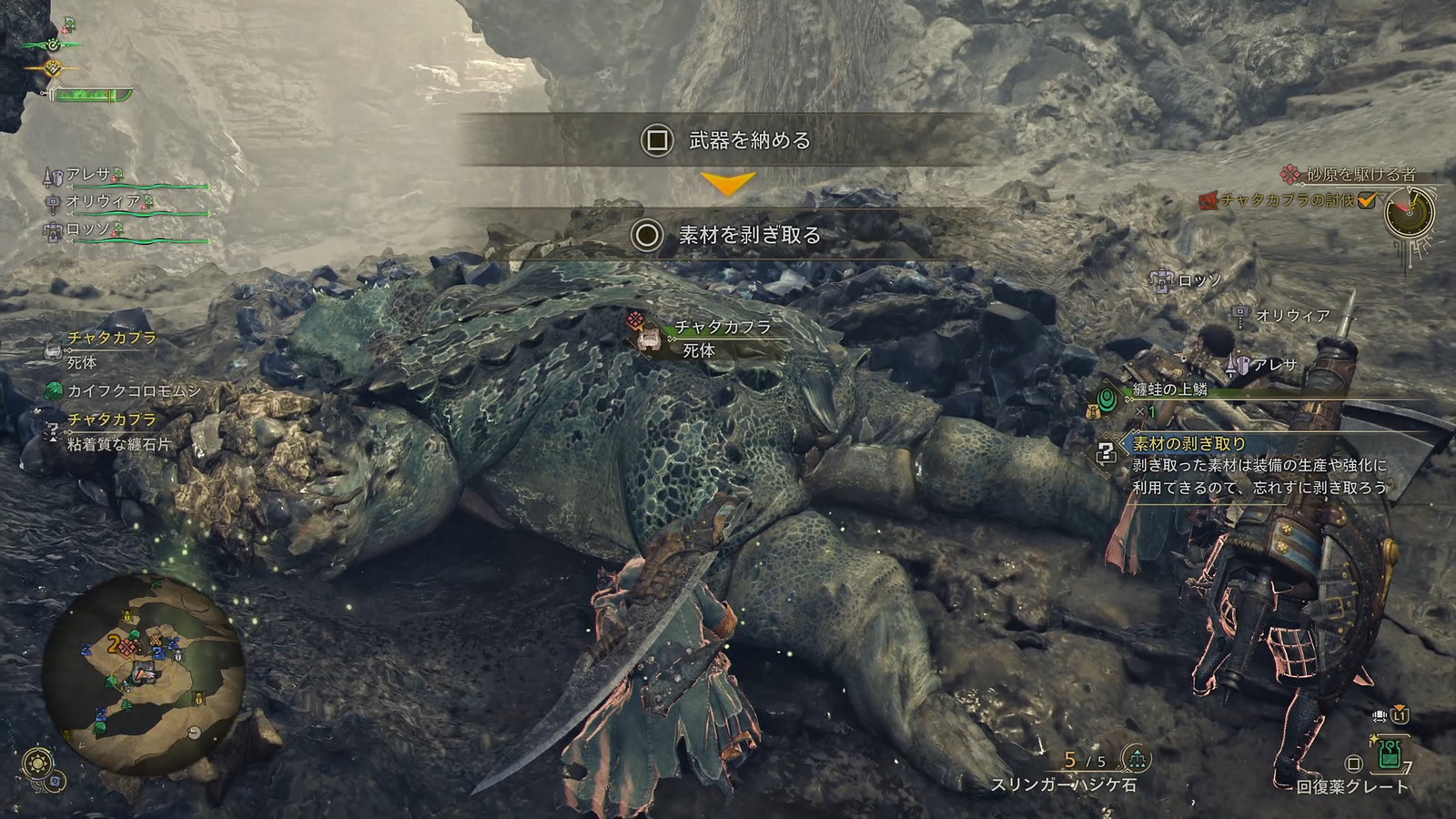Open the 素材の剥ぎ取り tutorial tip
1456x819 pixels.
click(x=1188, y=443)
